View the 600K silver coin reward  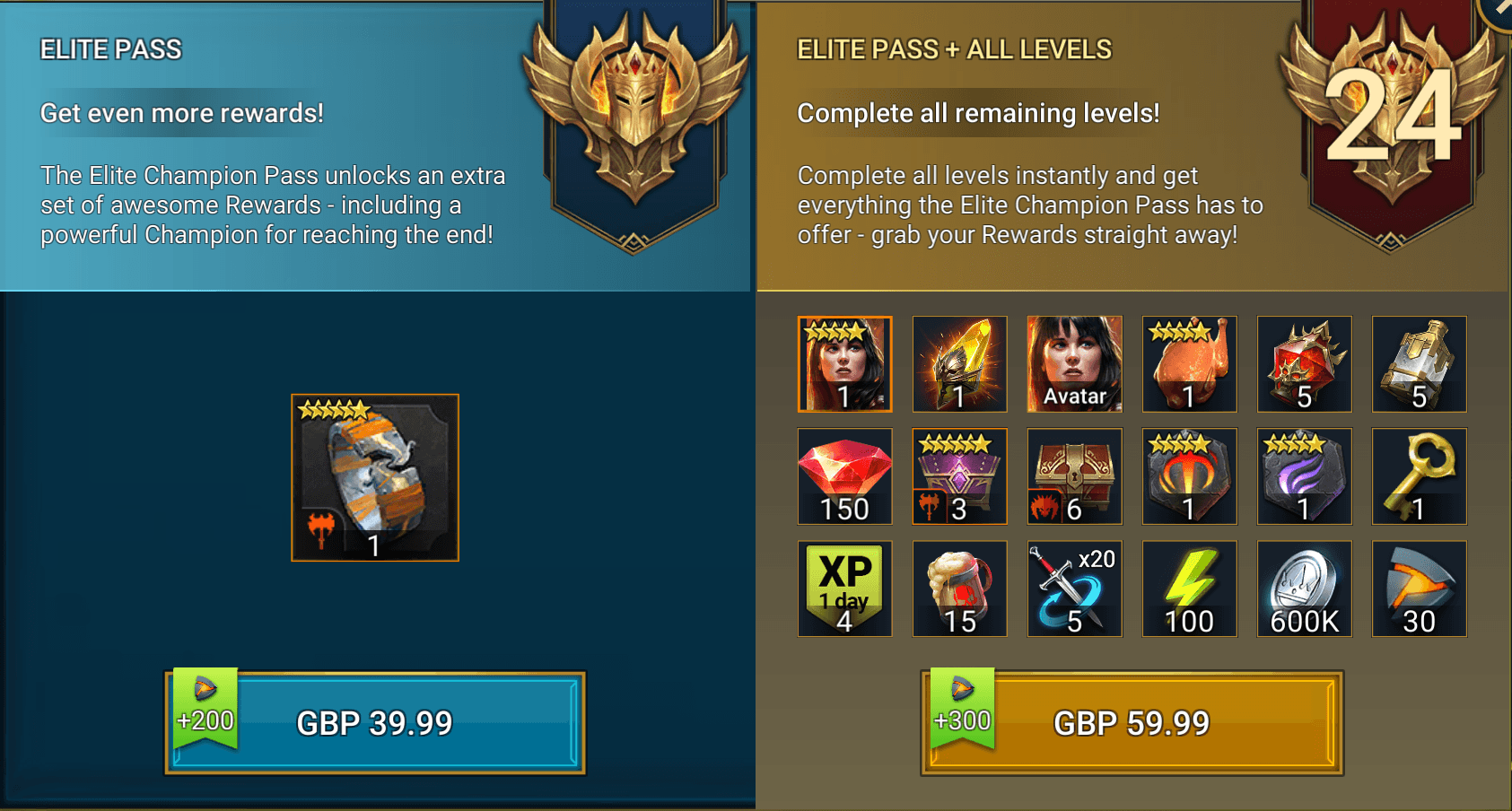(1304, 589)
